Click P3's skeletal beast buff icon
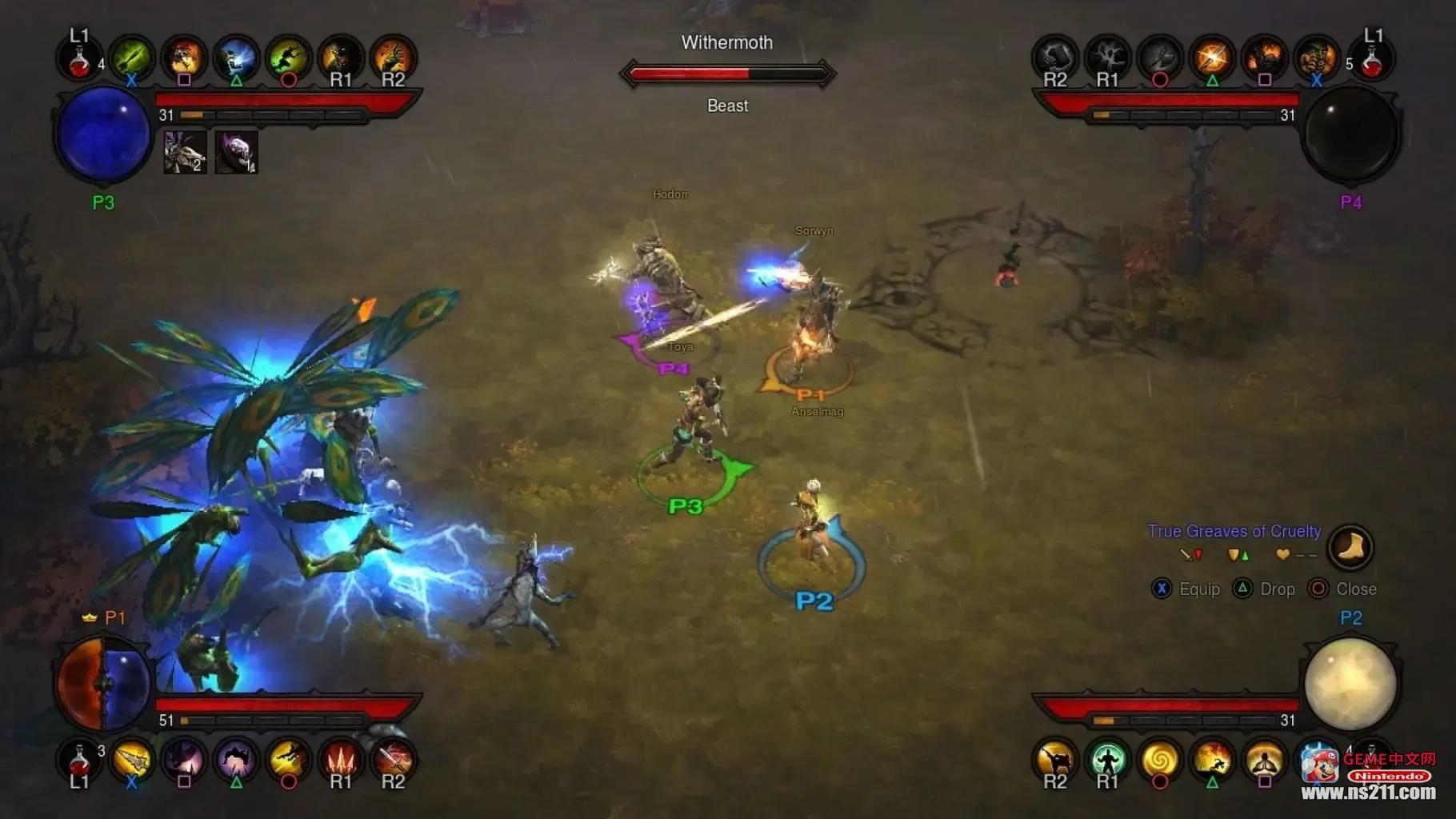The width and height of the screenshot is (1456, 819). click(x=185, y=151)
